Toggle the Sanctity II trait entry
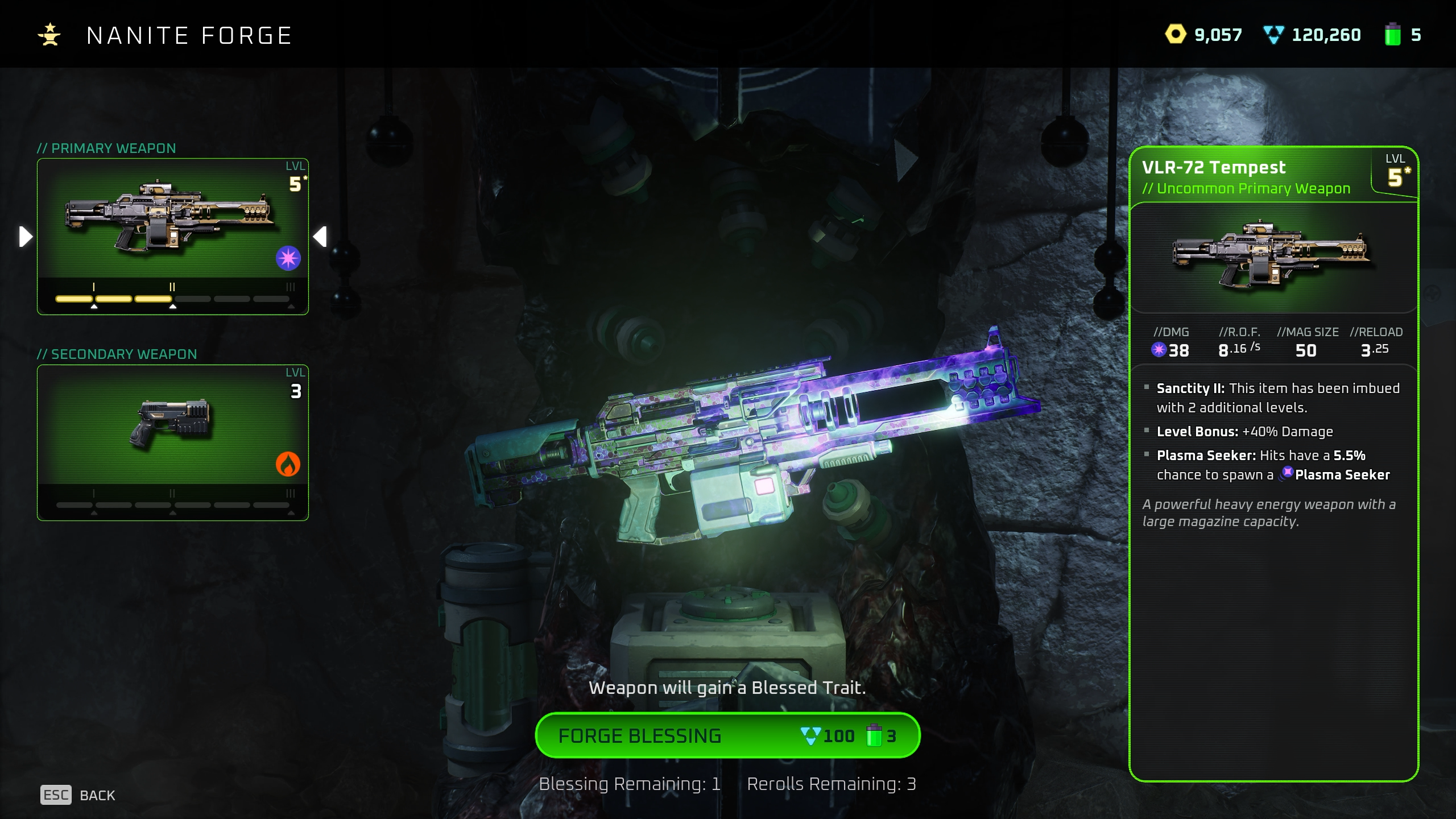Image resolution: width=1456 pixels, height=819 pixels. pos(1268,397)
